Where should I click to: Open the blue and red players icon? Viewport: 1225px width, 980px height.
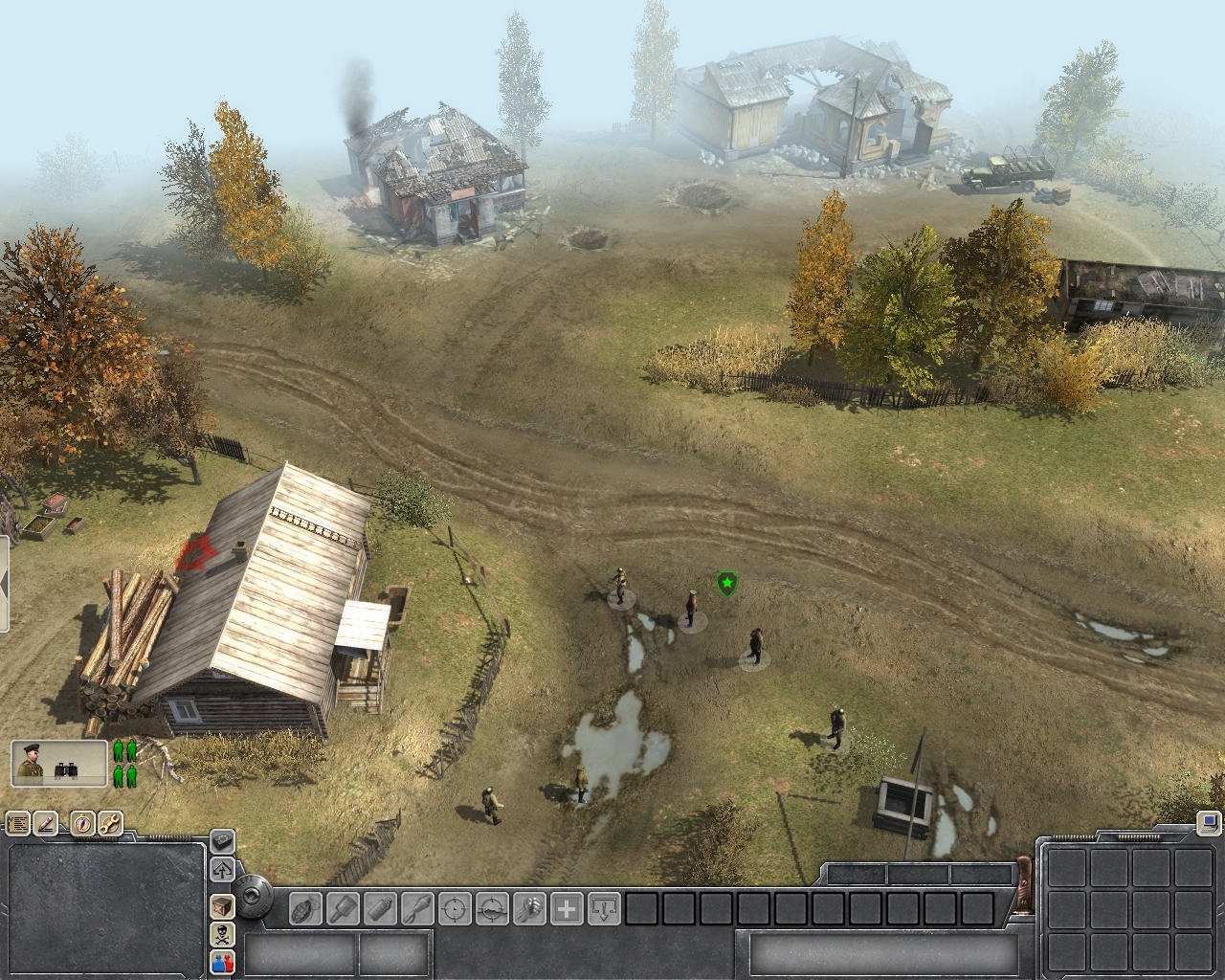(x=222, y=962)
